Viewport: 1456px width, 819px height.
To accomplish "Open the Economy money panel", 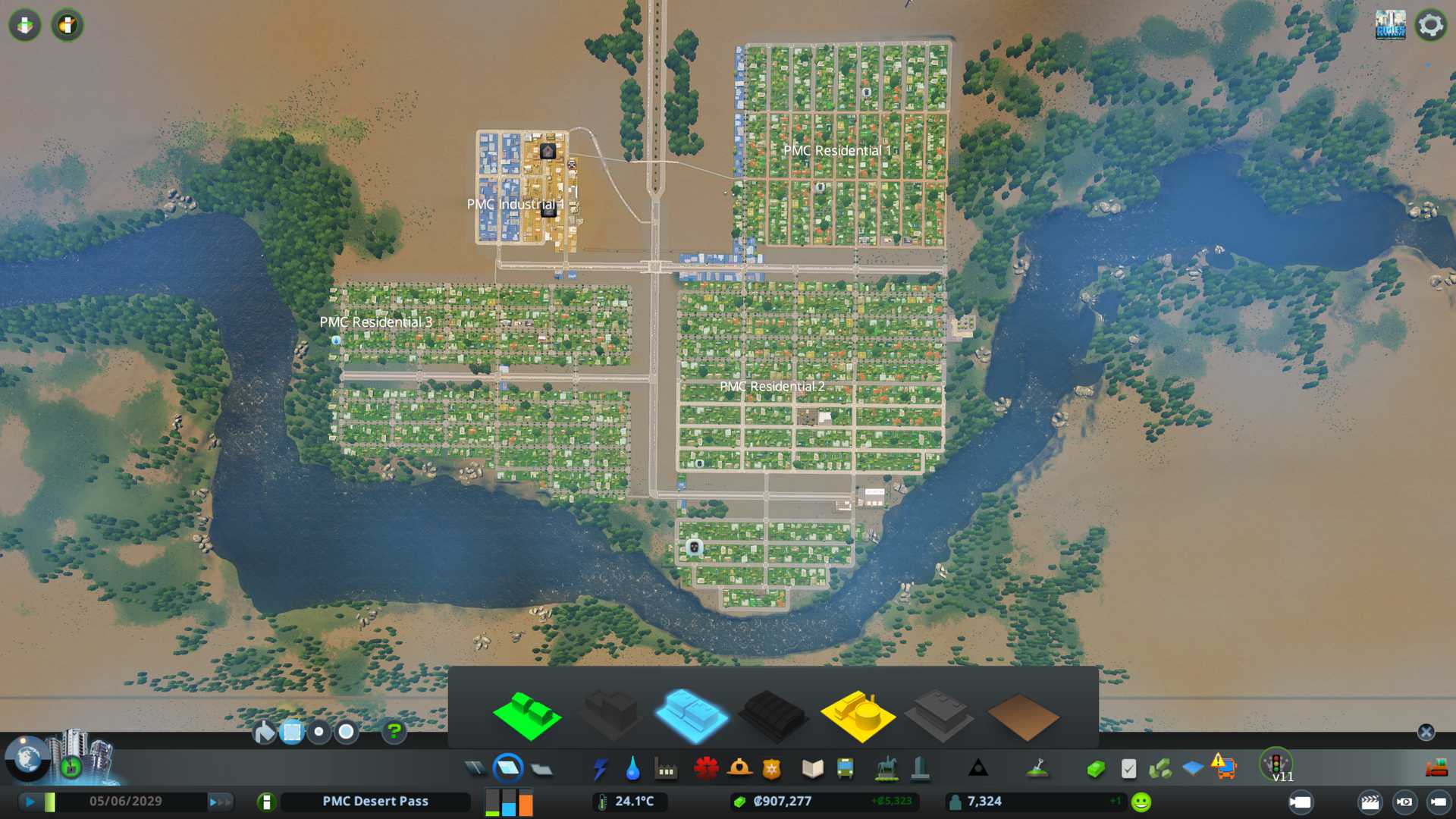I will 1095,769.
